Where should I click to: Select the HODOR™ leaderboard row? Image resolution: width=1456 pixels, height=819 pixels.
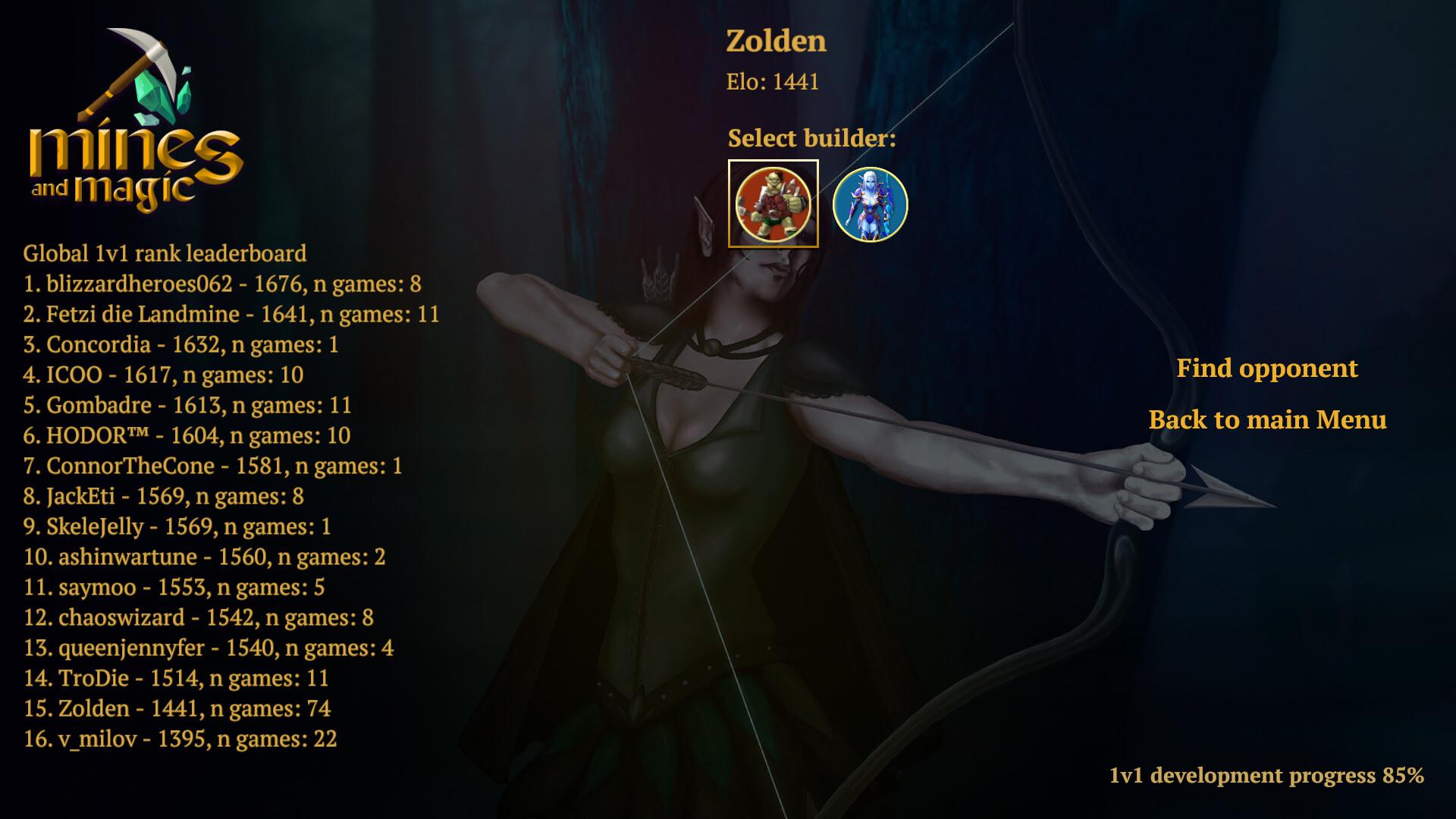tap(187, 435)
